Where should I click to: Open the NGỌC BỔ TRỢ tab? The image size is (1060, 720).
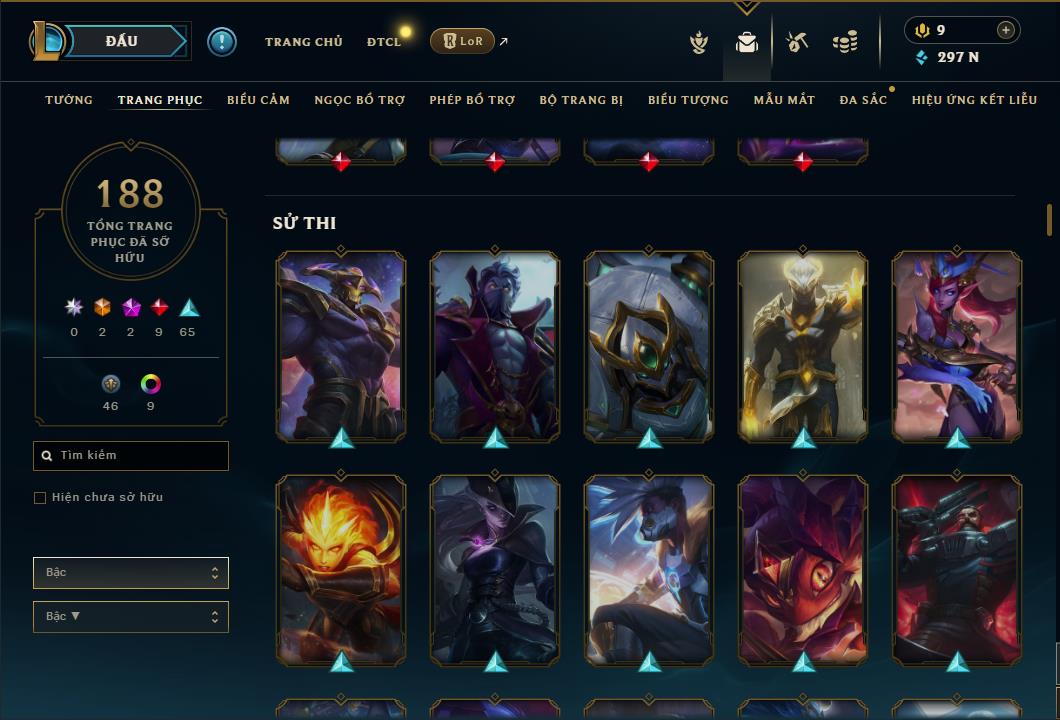coord(359,100)
